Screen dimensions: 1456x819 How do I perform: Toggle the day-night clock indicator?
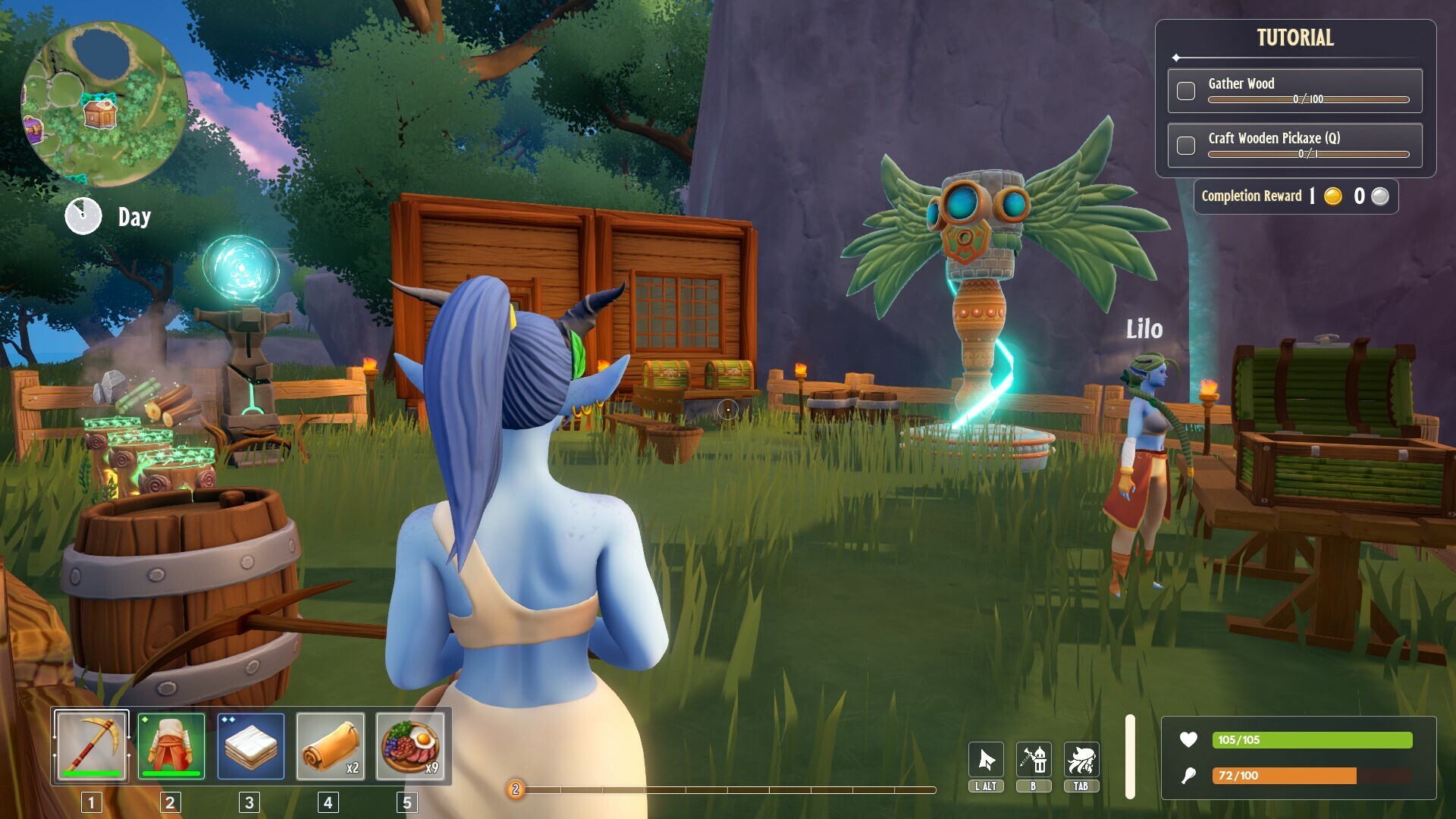83,215
